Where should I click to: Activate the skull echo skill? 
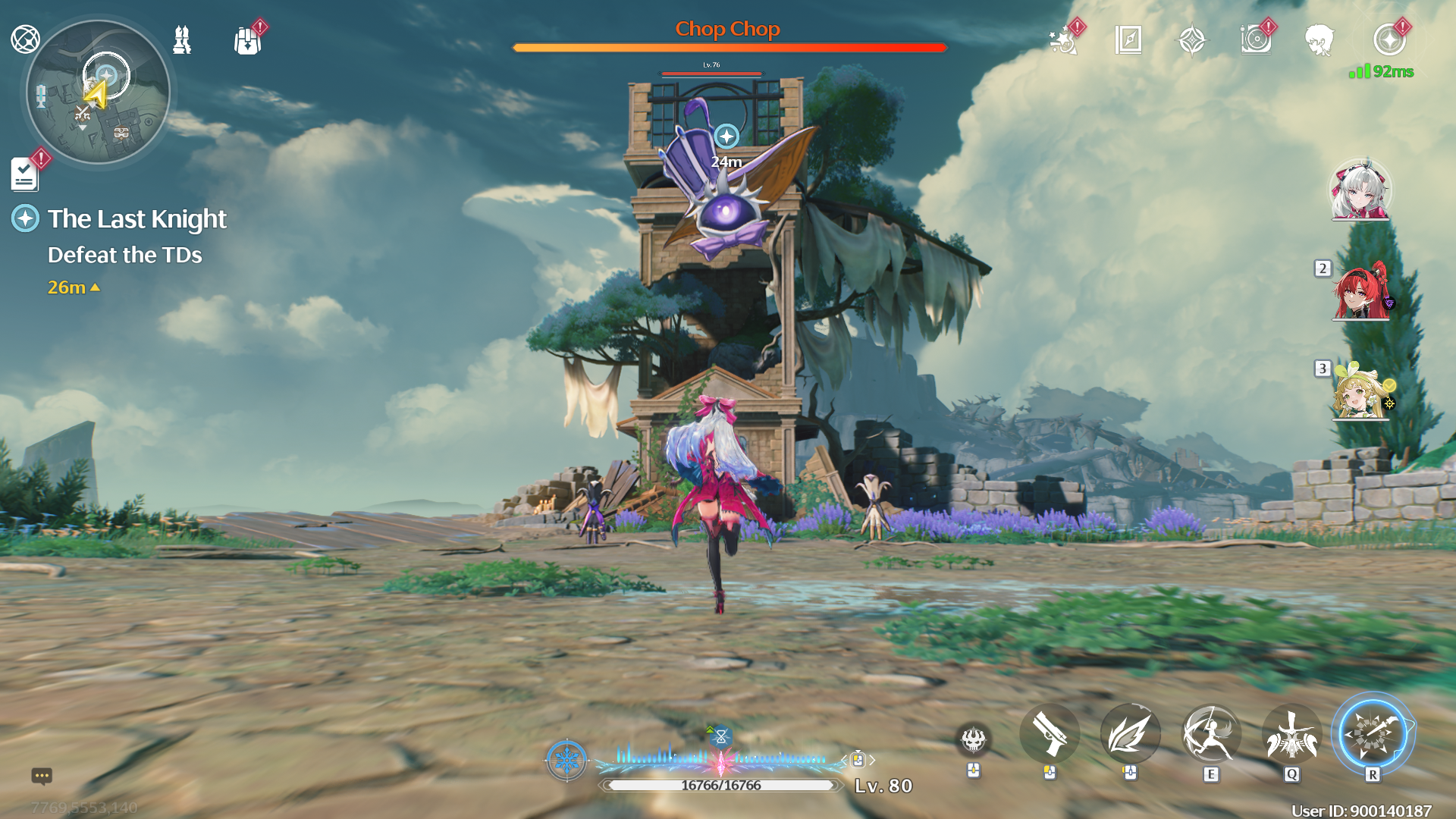974,738
